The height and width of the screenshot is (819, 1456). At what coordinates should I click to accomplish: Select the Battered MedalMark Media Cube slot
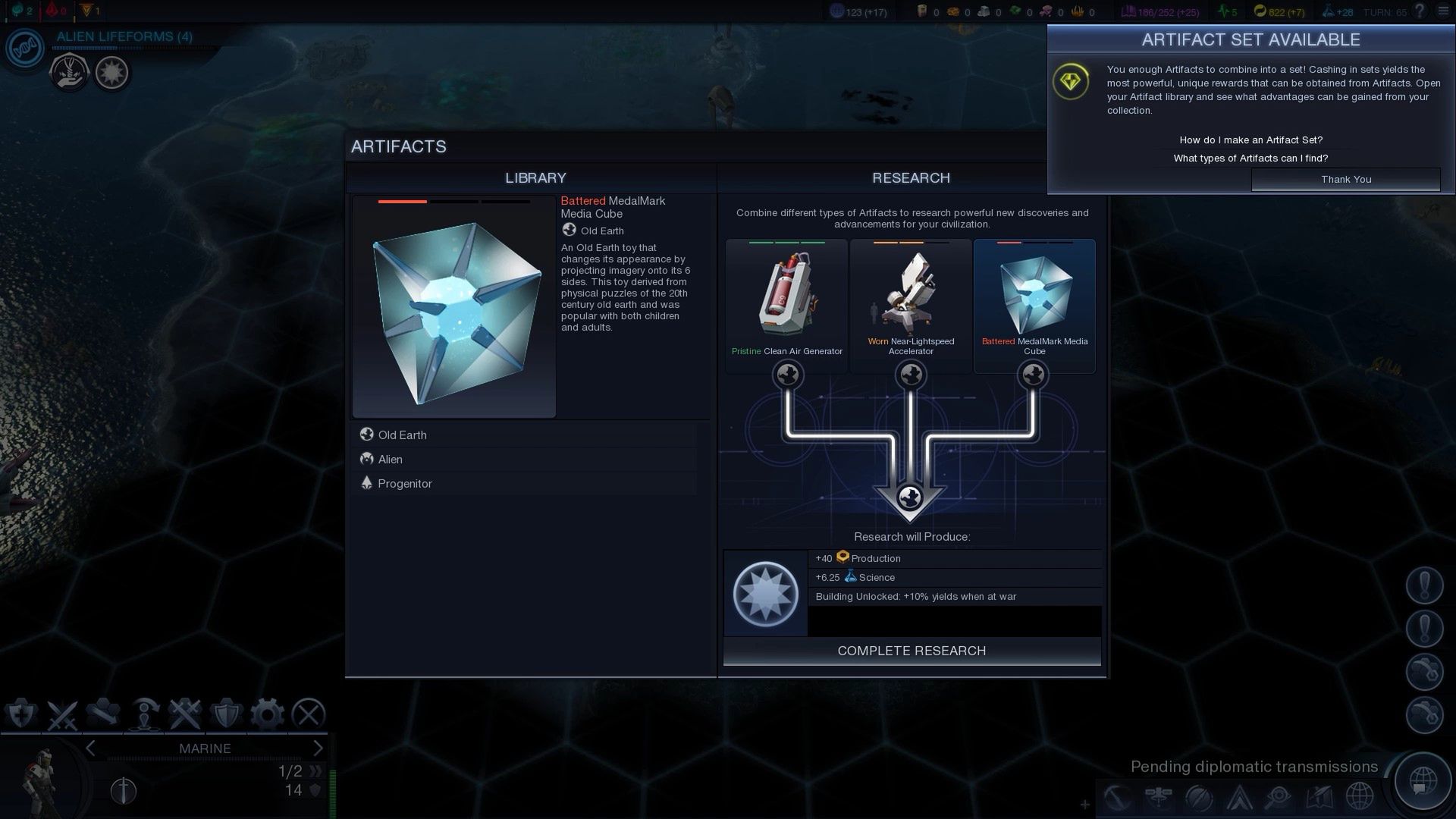coord(1034,303)
